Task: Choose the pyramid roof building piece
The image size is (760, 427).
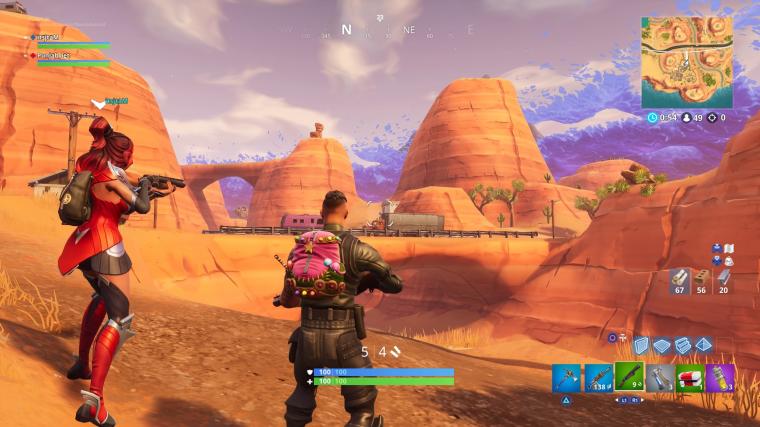Action: click(x=703, y=345)
